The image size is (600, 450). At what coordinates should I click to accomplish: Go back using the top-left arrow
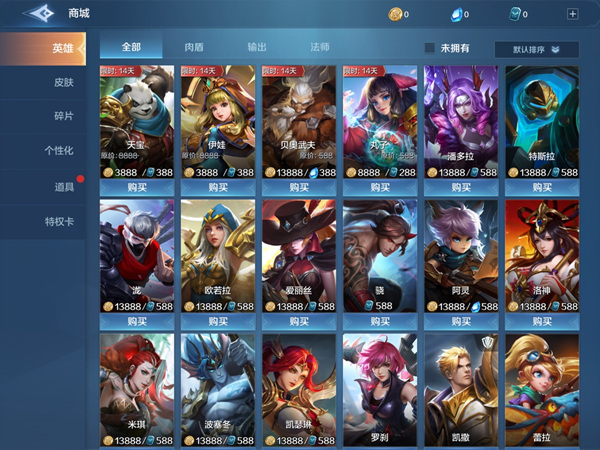point(35,14)
